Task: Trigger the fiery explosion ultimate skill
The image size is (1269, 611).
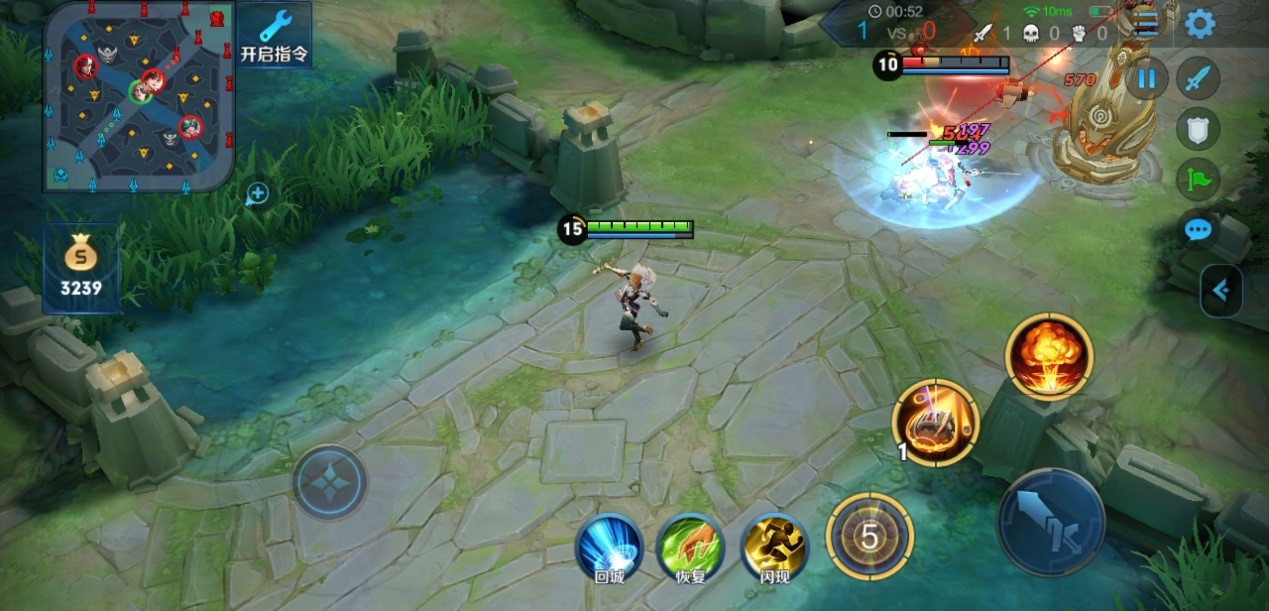Action: click(x=1049, y=357)
